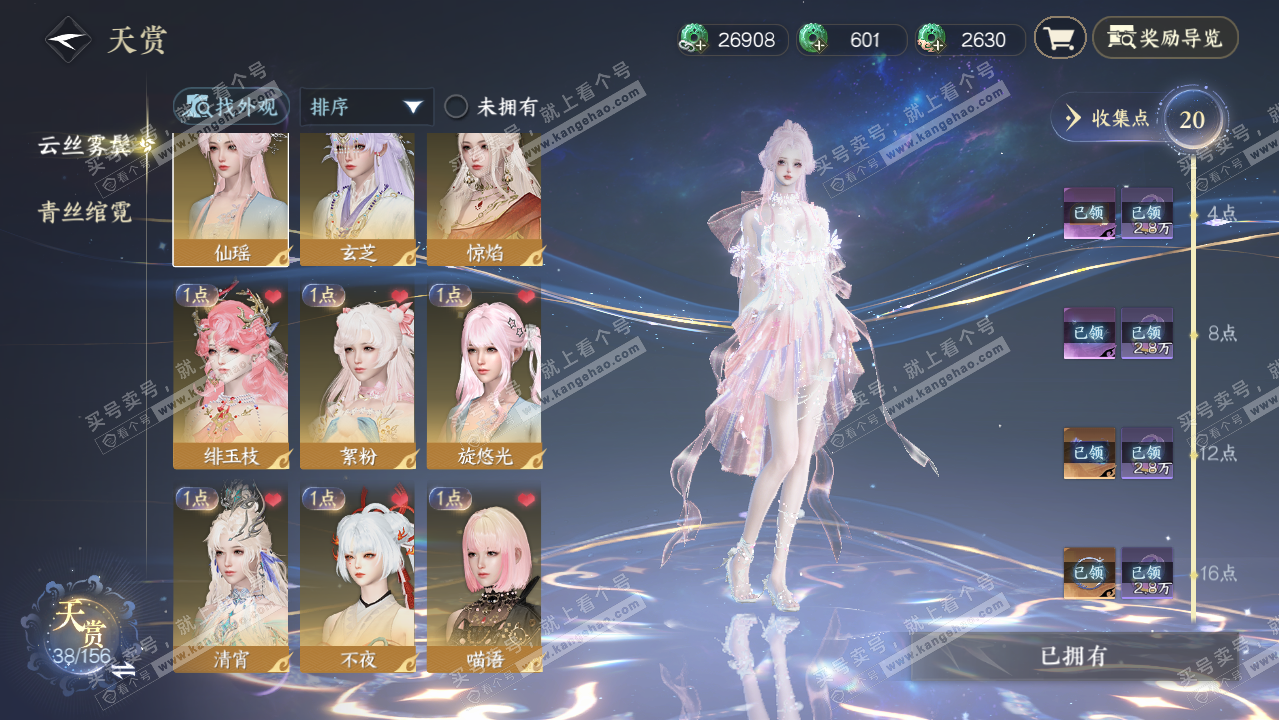Click the 已拥有 owned button
Image resolution: width=1279 pixels, height=720 pixels.
coord(1073,657)
